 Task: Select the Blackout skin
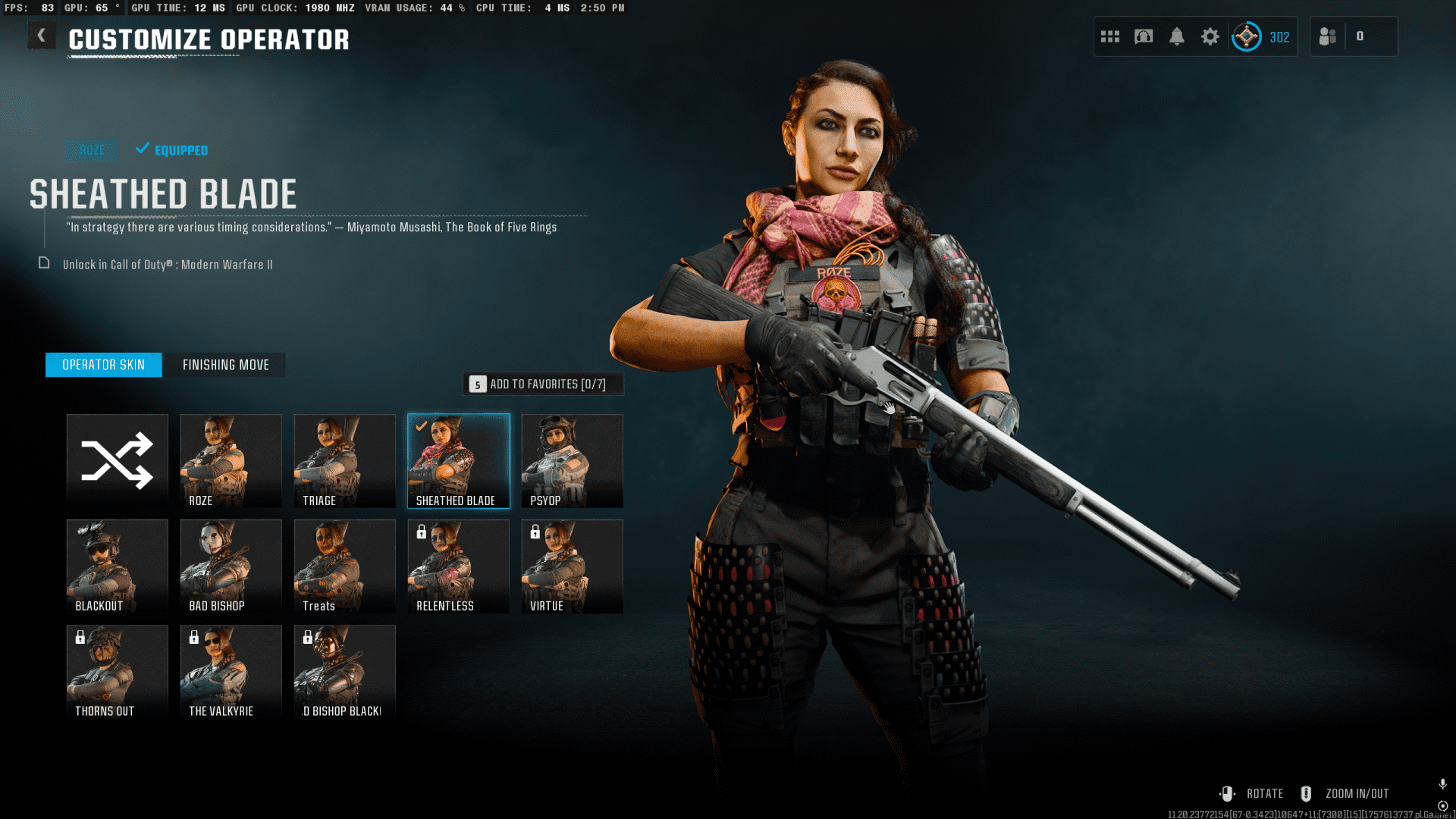click(118, 566)
